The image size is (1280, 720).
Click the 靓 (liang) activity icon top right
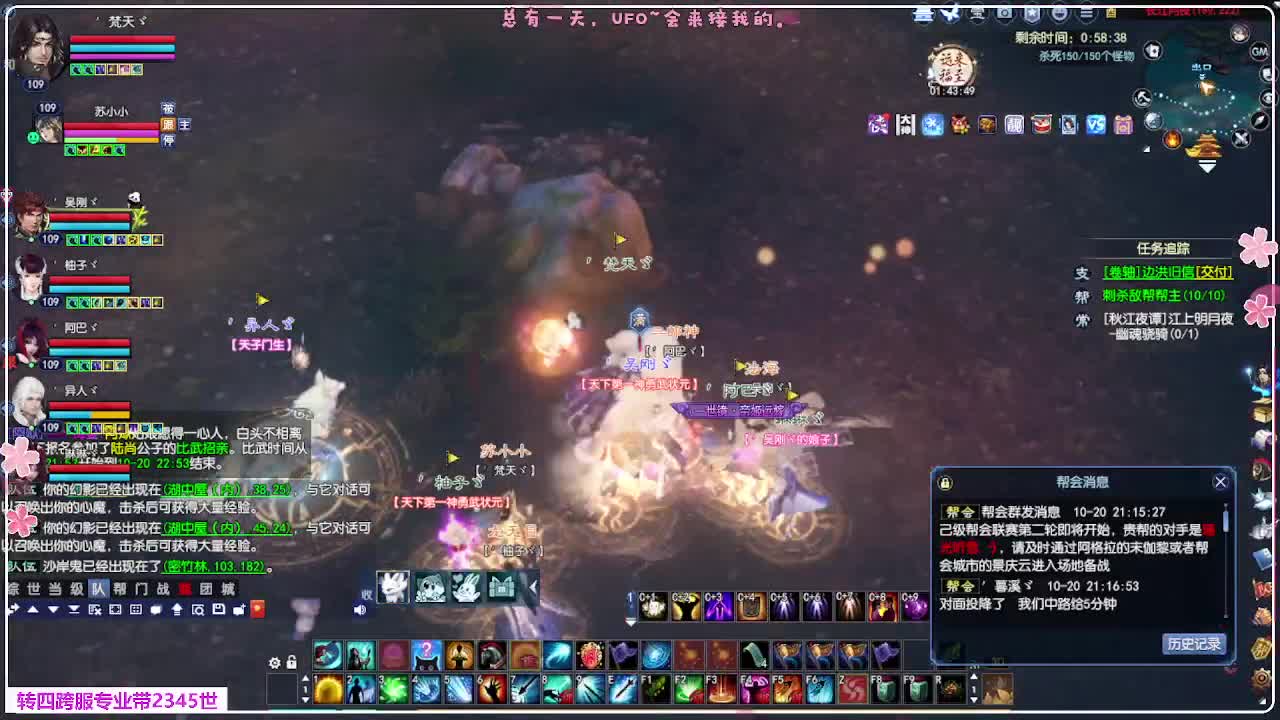point(1013,125)
